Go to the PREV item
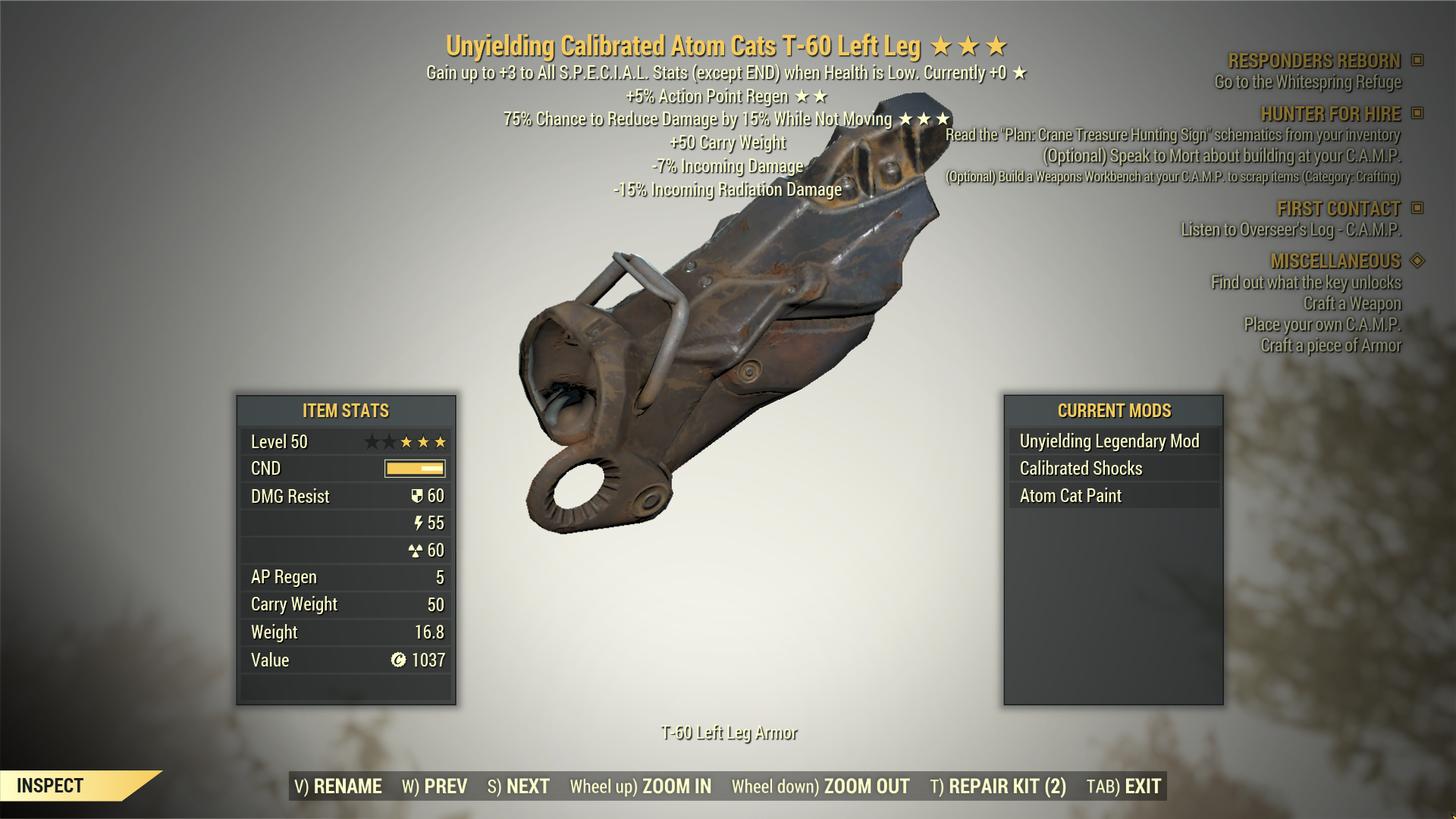Screen dimensions: 1456x819 click(x=435, y=786)
